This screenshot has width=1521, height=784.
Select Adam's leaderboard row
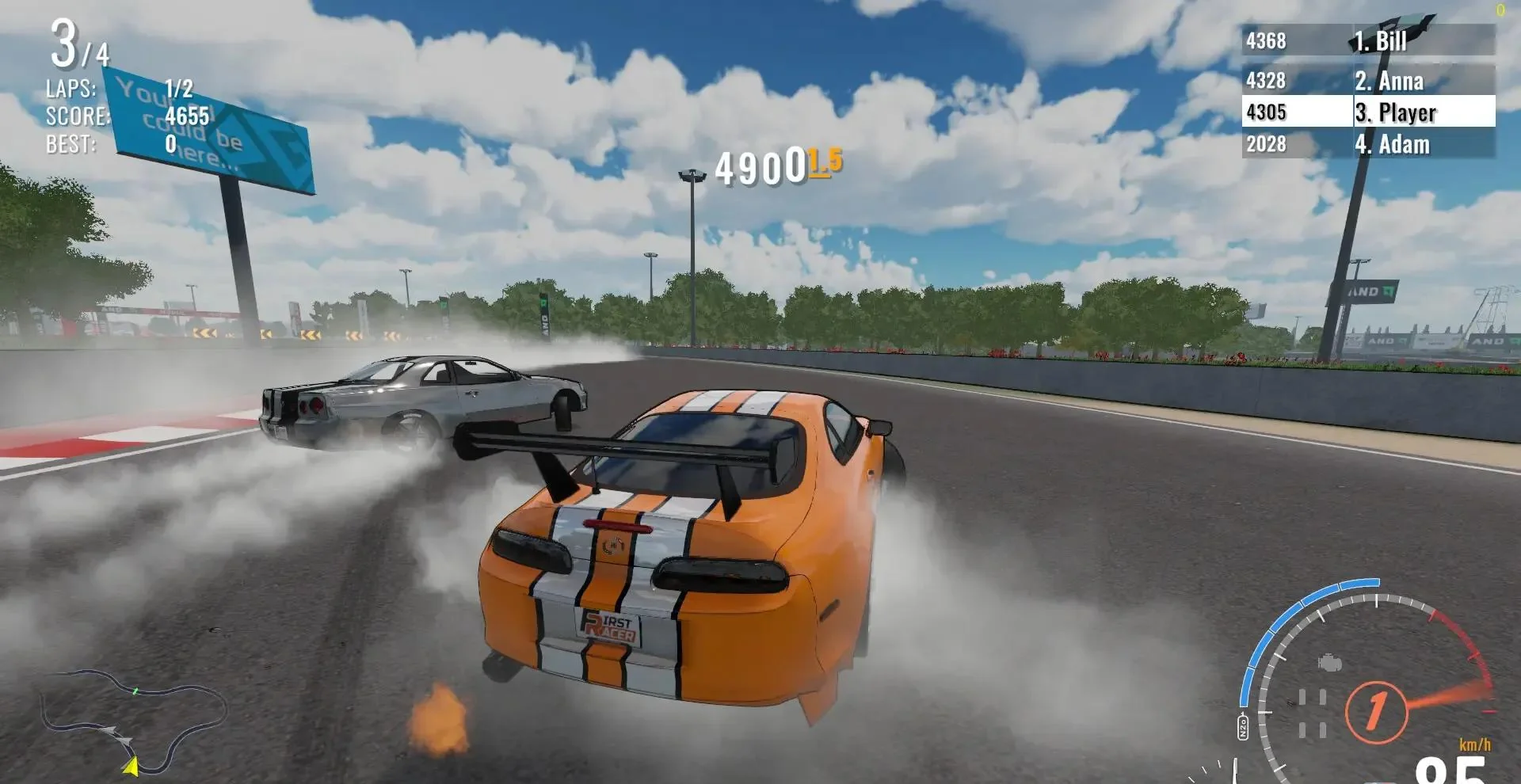(x=1368, y=144)
